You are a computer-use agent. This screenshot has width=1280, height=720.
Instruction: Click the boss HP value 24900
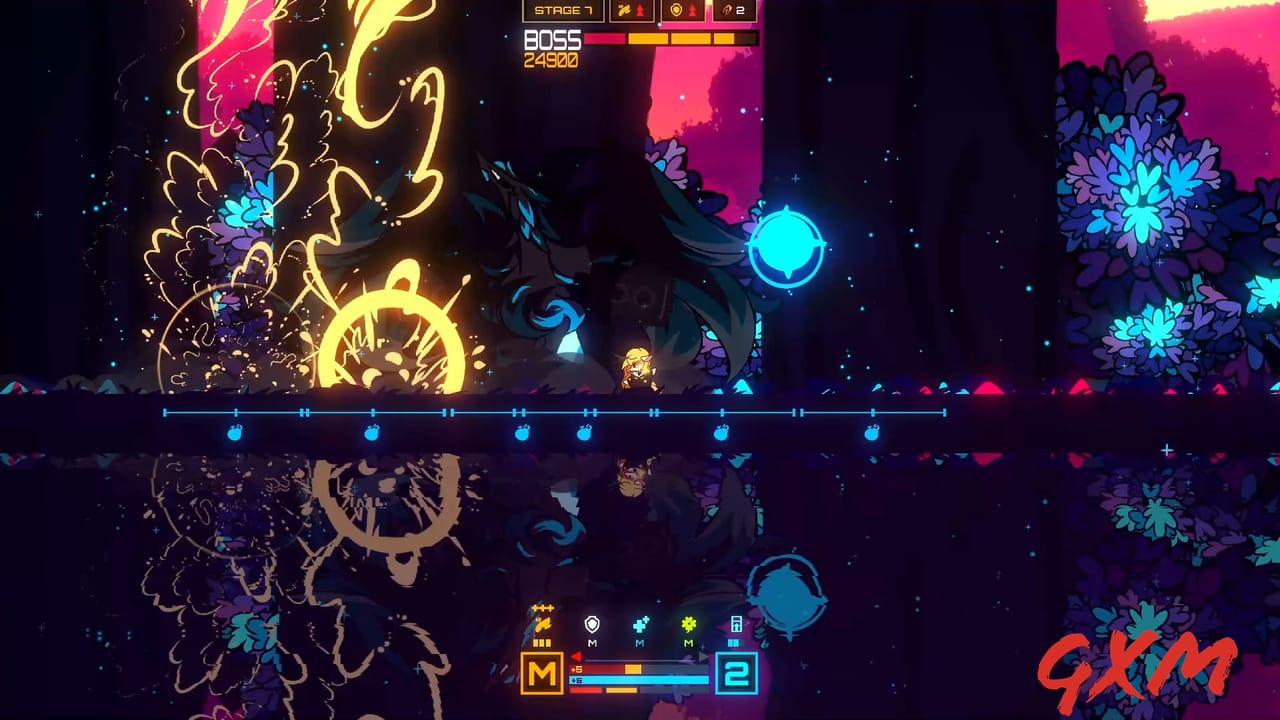coord(549,57)
